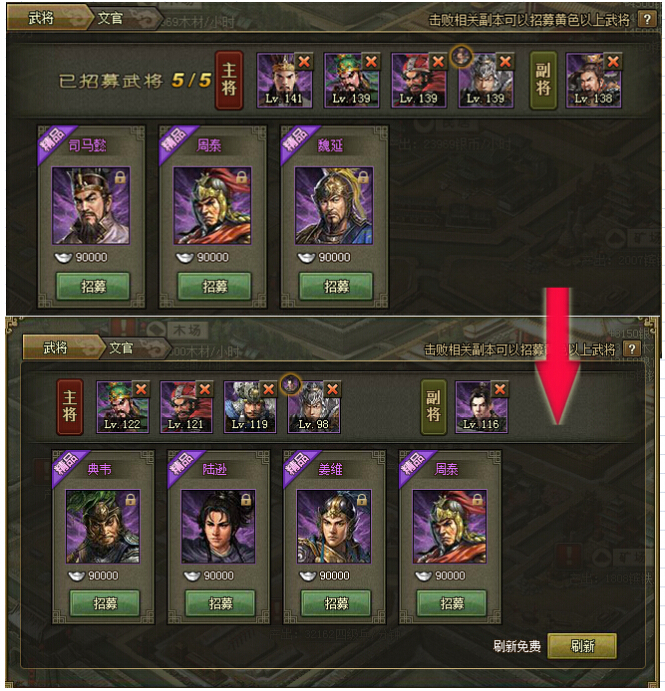Remove the Lv. 119 general using its X
Image resolution: width=665 pixels, height=691 pixels.
[269, 389]
